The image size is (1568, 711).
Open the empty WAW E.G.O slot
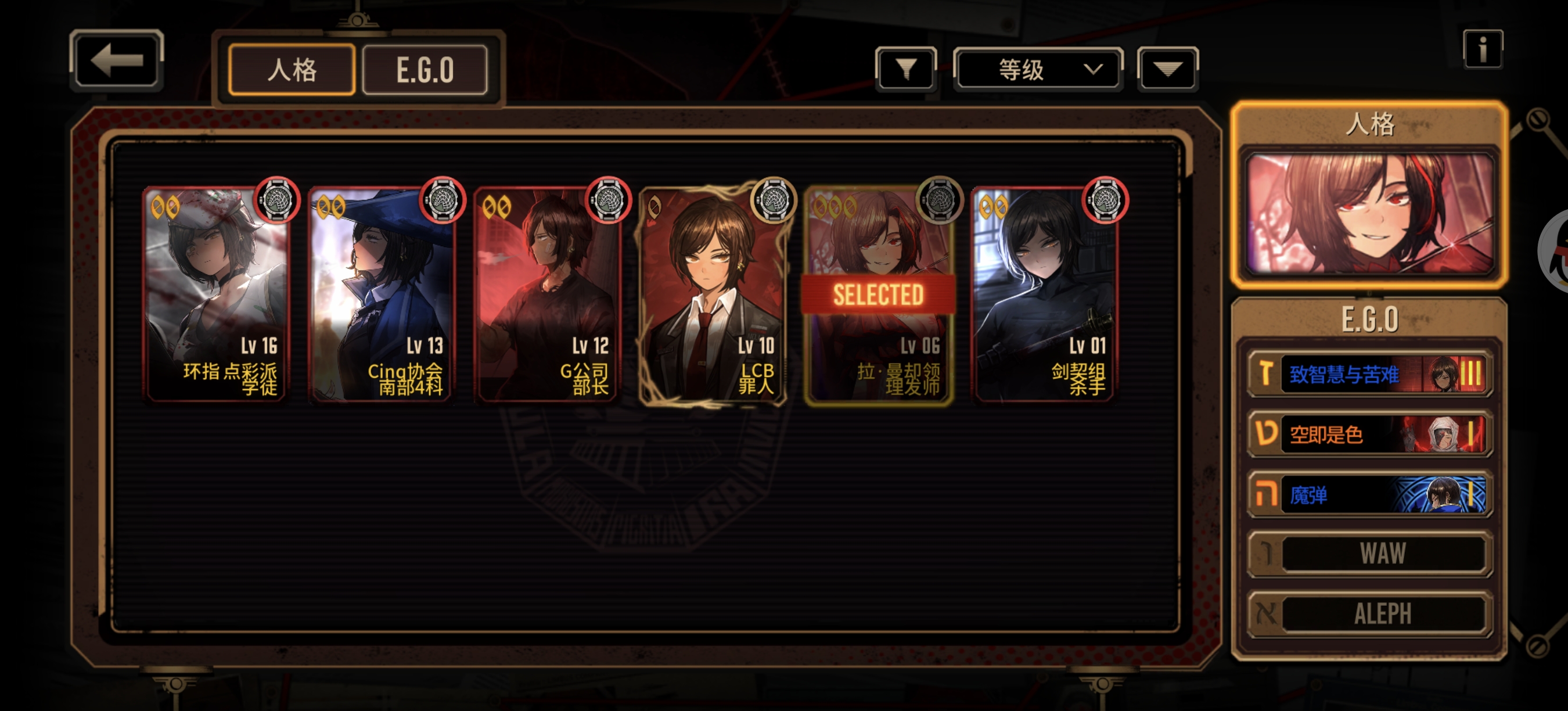1369,554
